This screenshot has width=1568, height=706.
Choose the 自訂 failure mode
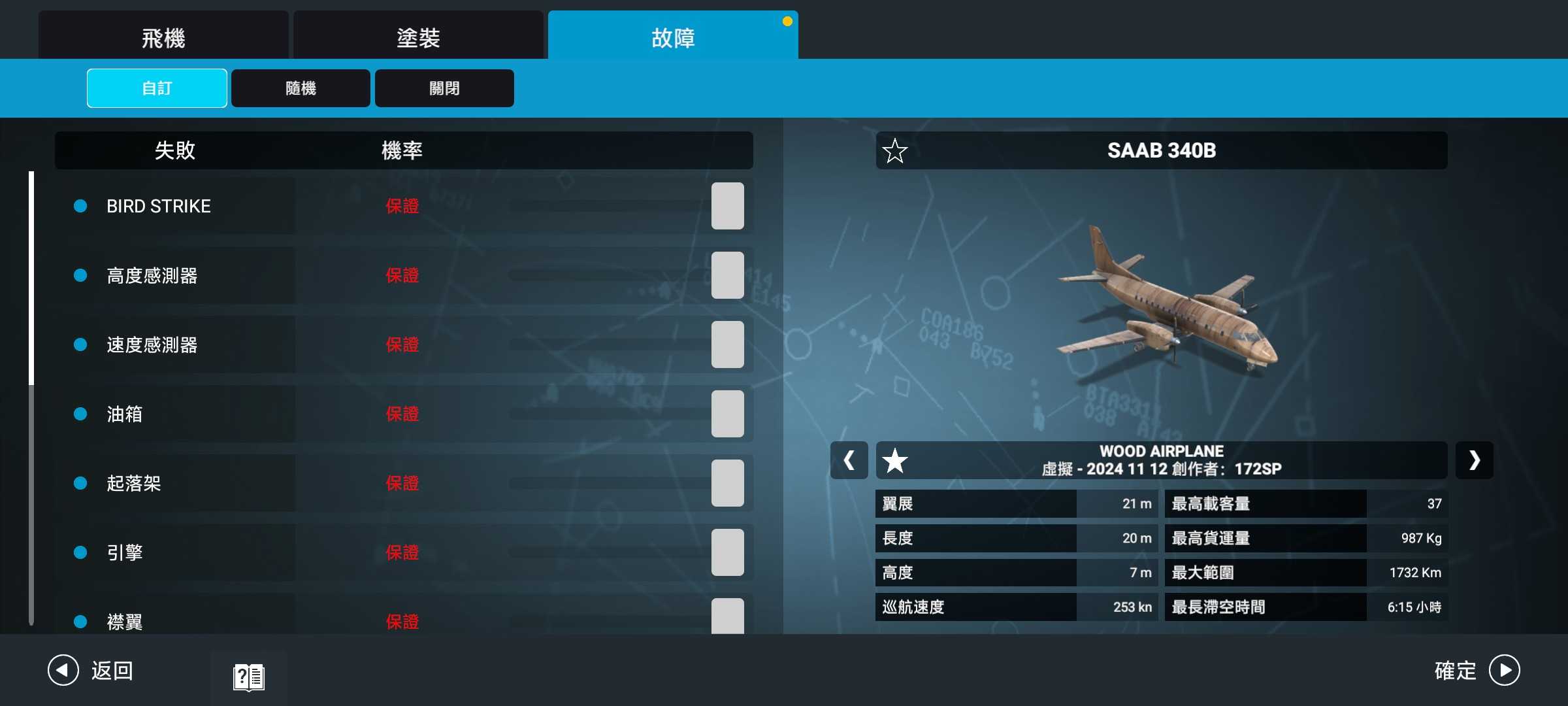(157, 88)
